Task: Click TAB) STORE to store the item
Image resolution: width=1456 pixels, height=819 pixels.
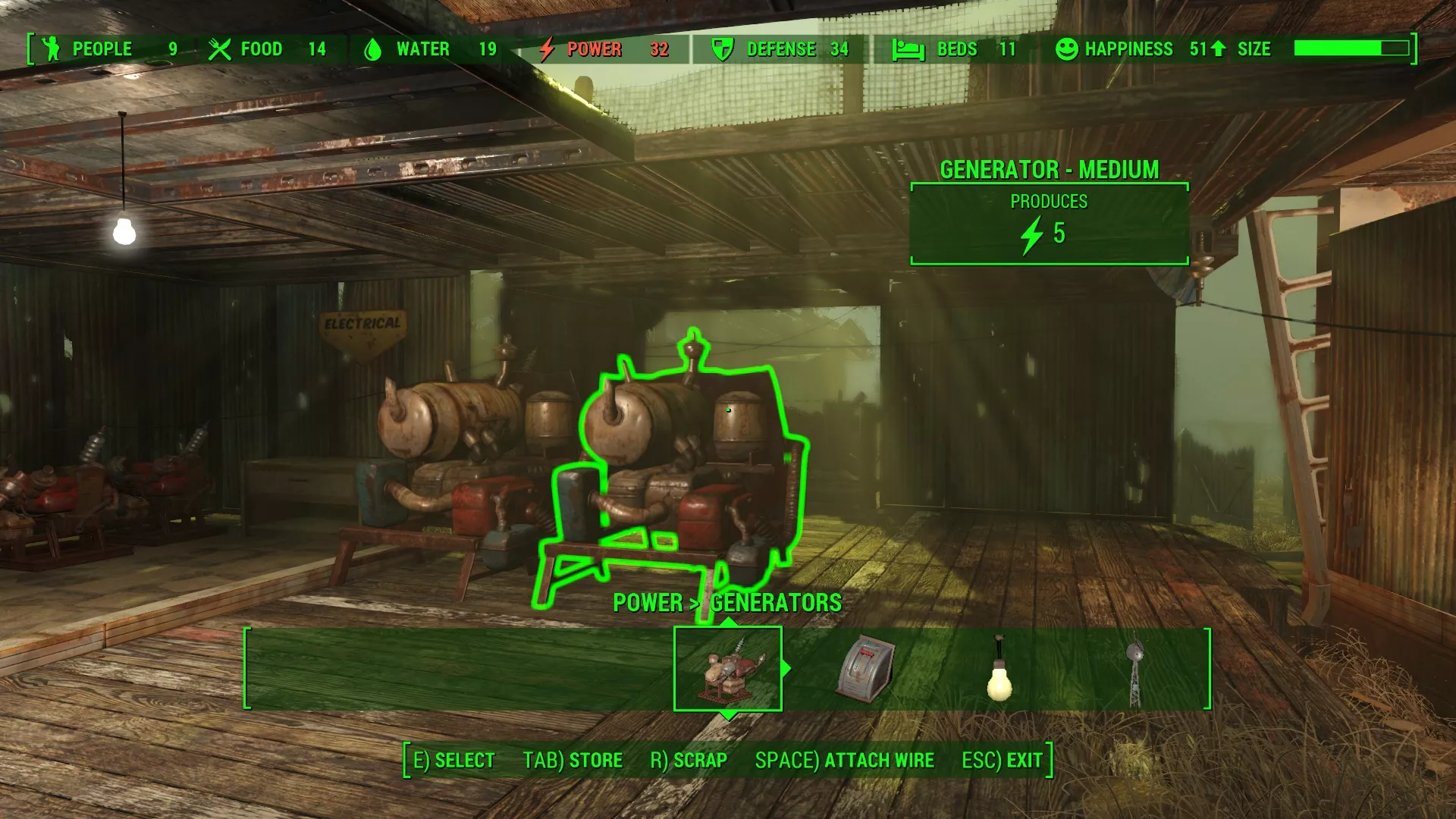Action: click(x=572, y=760)
